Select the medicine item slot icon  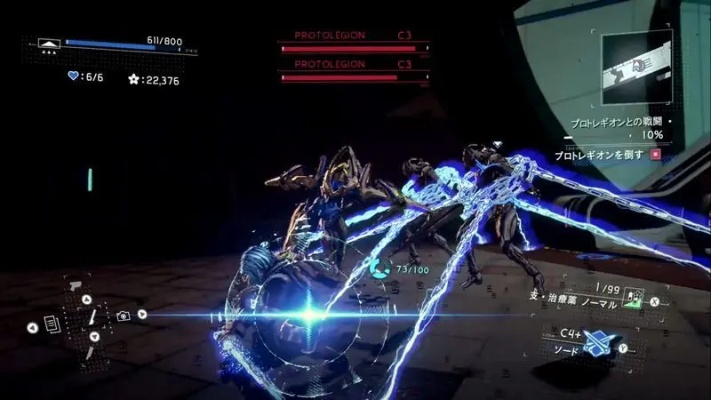coord(632,299)
